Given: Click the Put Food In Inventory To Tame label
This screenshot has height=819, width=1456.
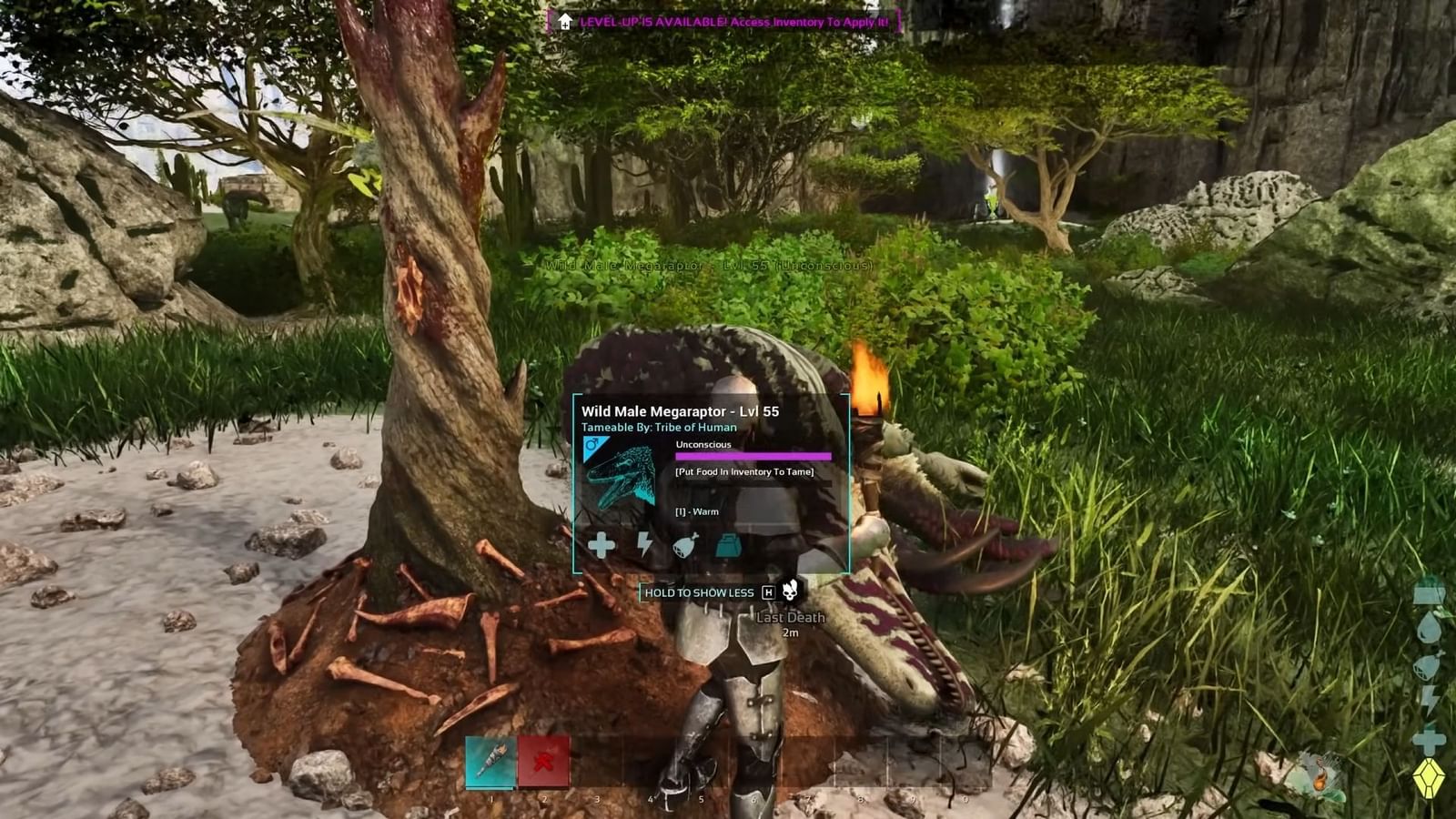Looking at the screenshot, I should pos(745,472).
